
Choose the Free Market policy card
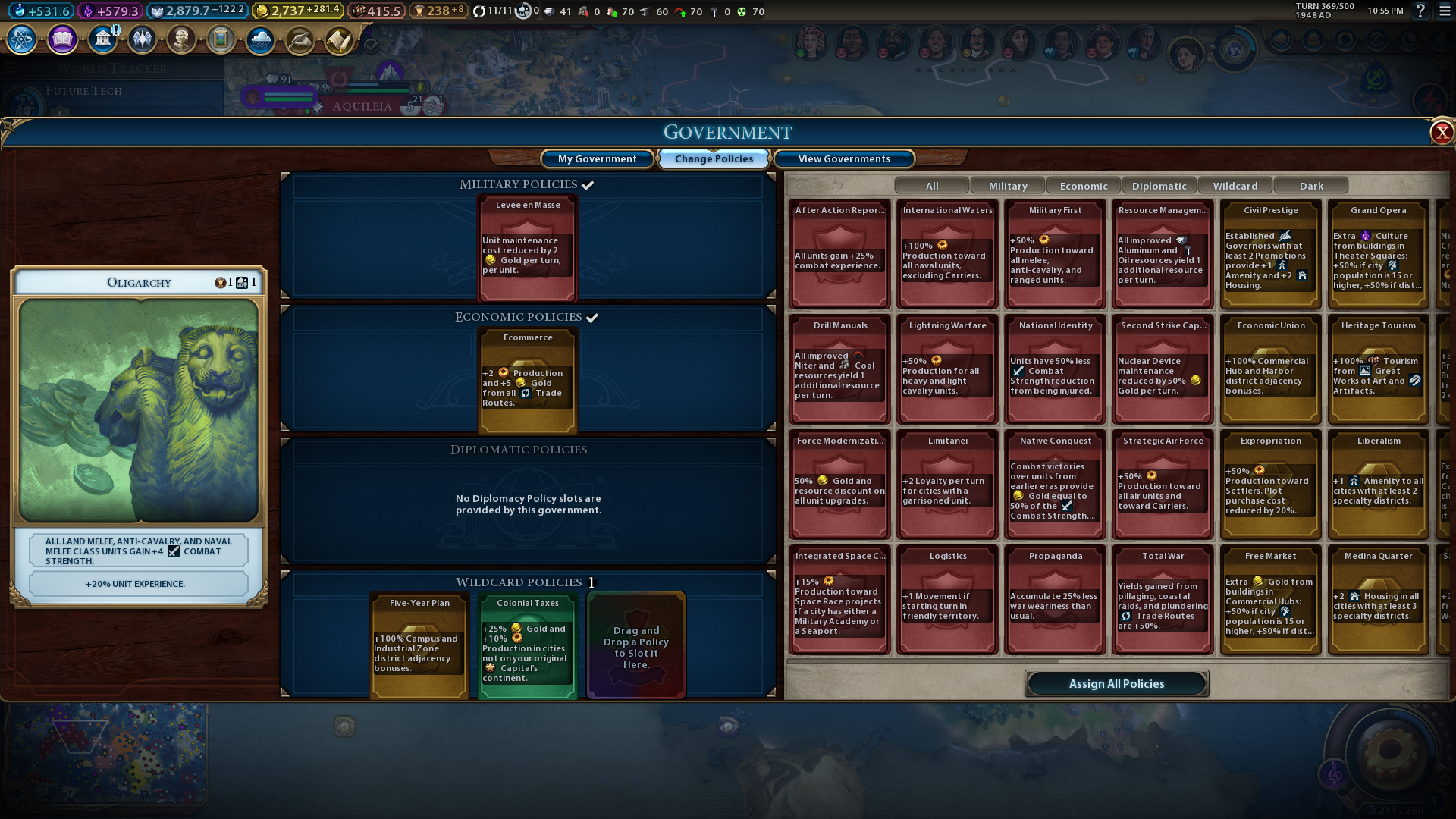click(x=1270, y=599)
